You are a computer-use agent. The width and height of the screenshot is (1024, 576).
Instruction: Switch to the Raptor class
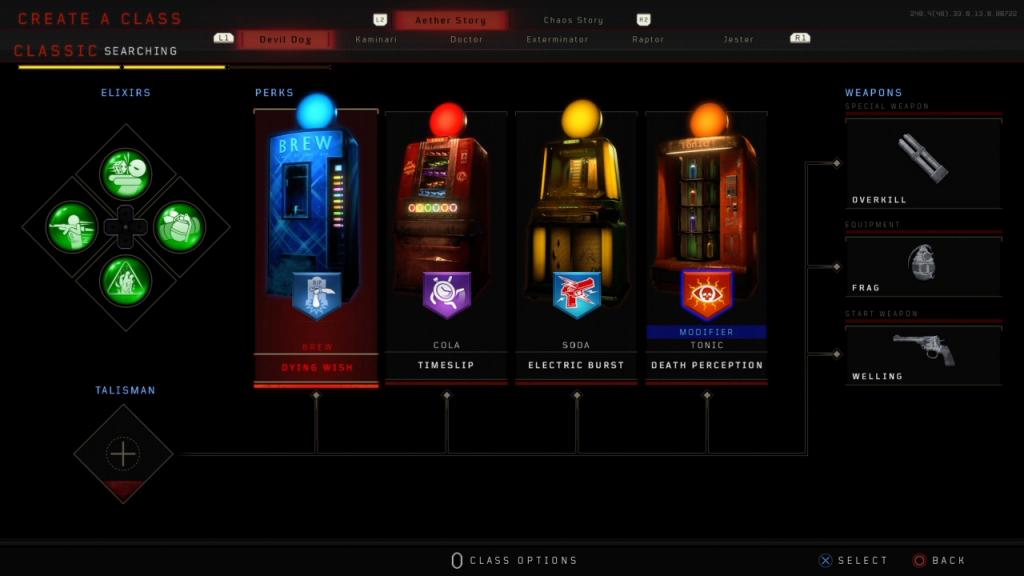tap(648, 39)
